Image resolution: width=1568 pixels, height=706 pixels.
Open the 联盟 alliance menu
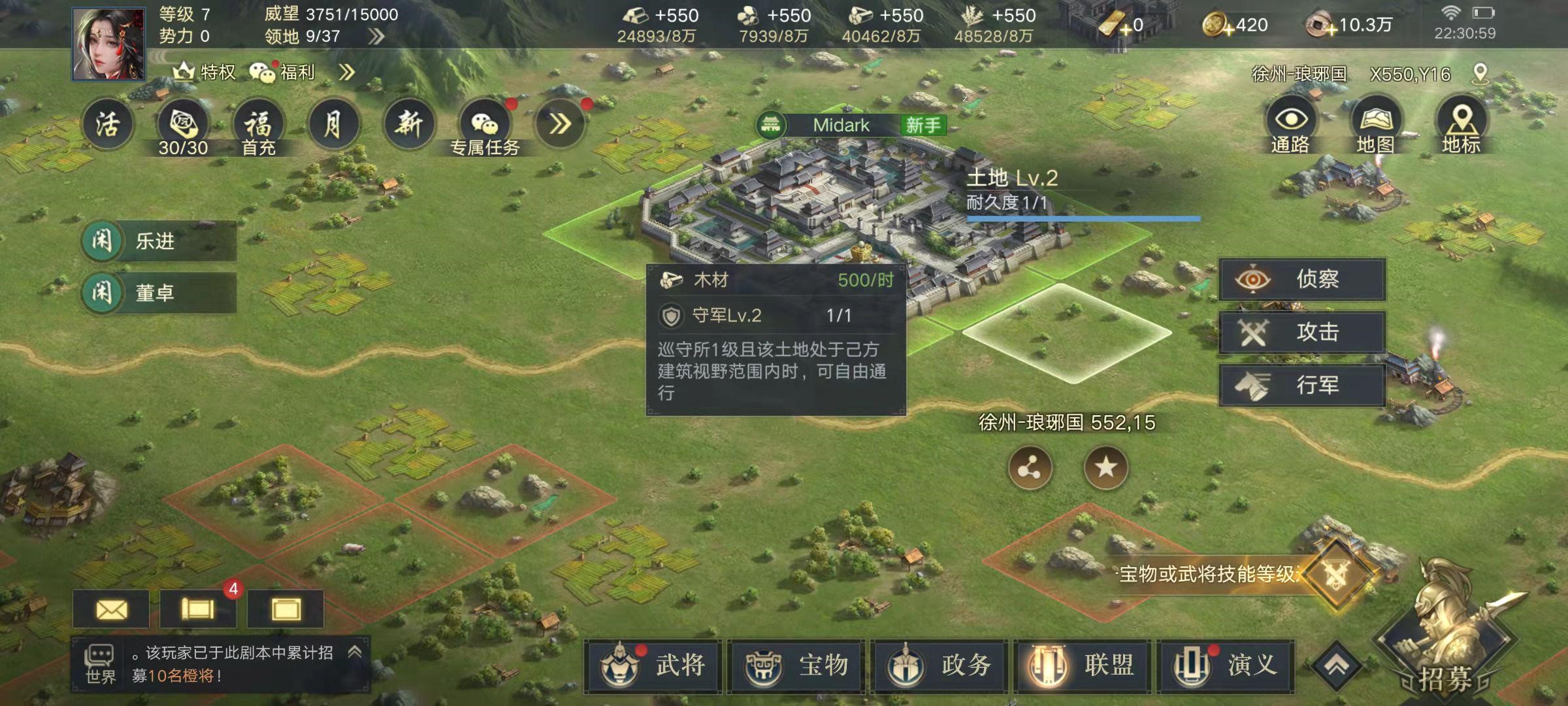point(1083,666)
